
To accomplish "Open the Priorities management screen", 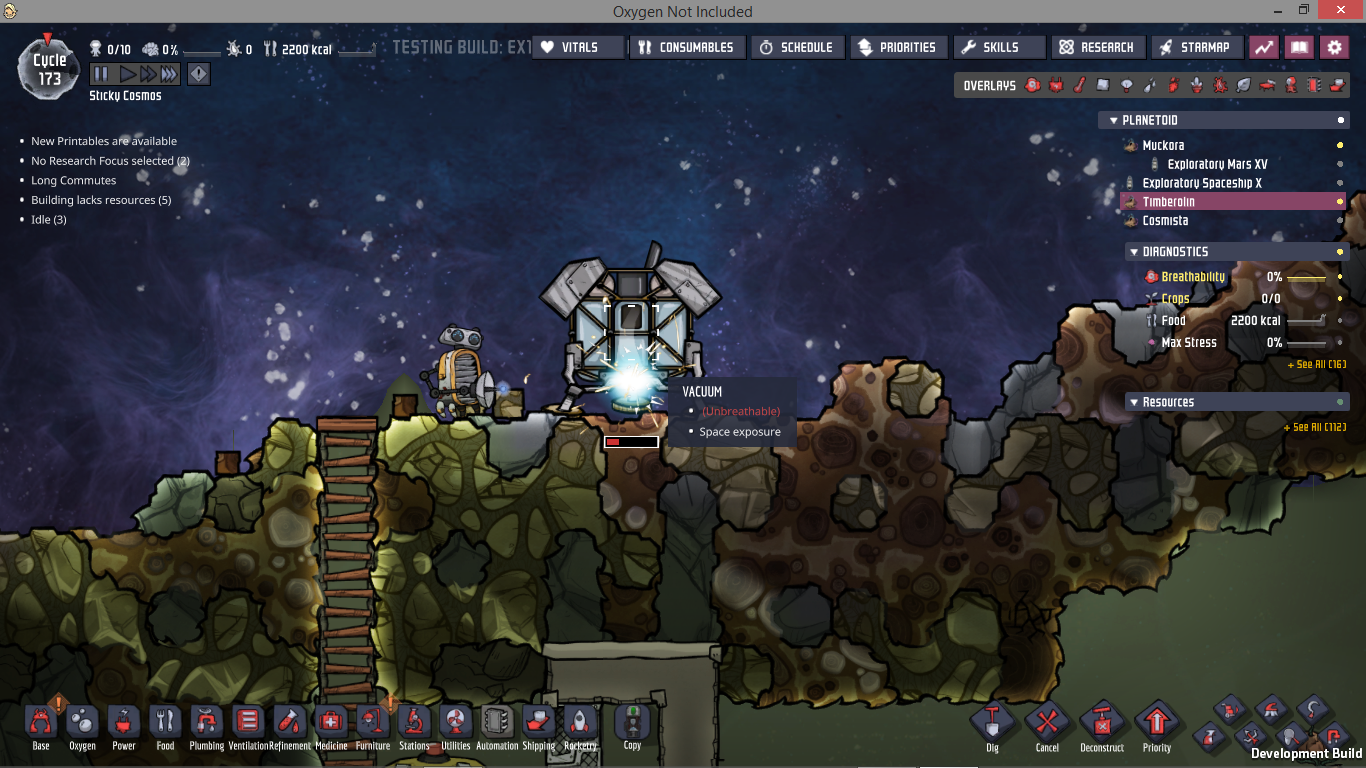I will [x=897, y=47].
